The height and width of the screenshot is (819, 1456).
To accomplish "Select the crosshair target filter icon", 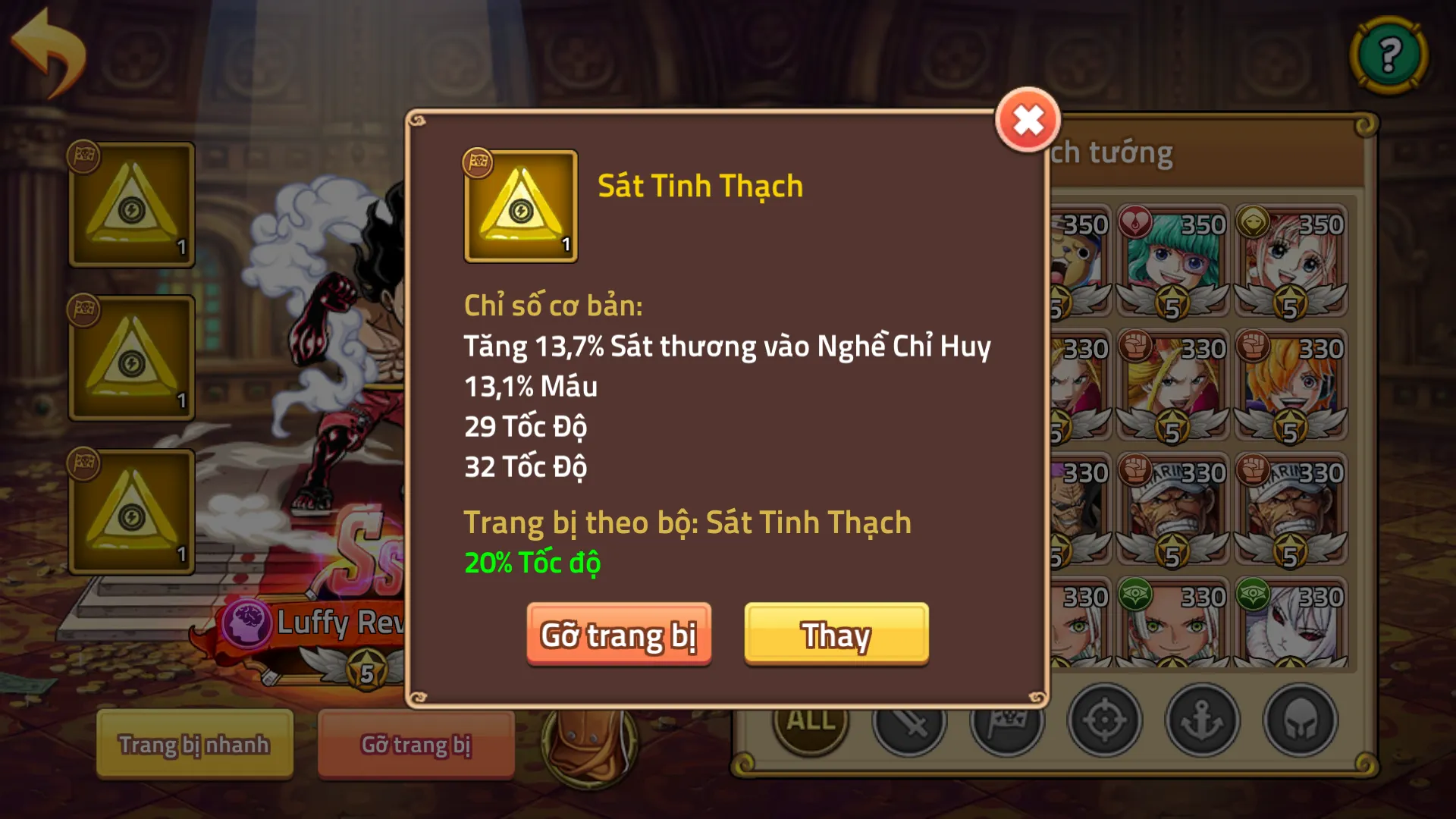I will click(x=1104, y=721).
